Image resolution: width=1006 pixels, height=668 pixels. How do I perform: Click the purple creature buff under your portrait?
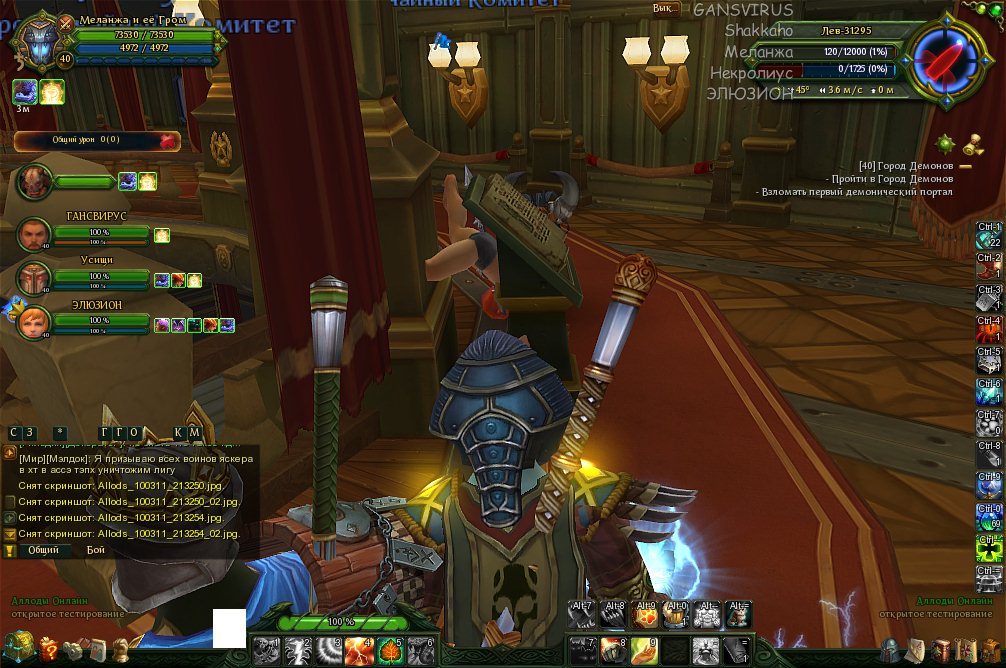point(24,92)
